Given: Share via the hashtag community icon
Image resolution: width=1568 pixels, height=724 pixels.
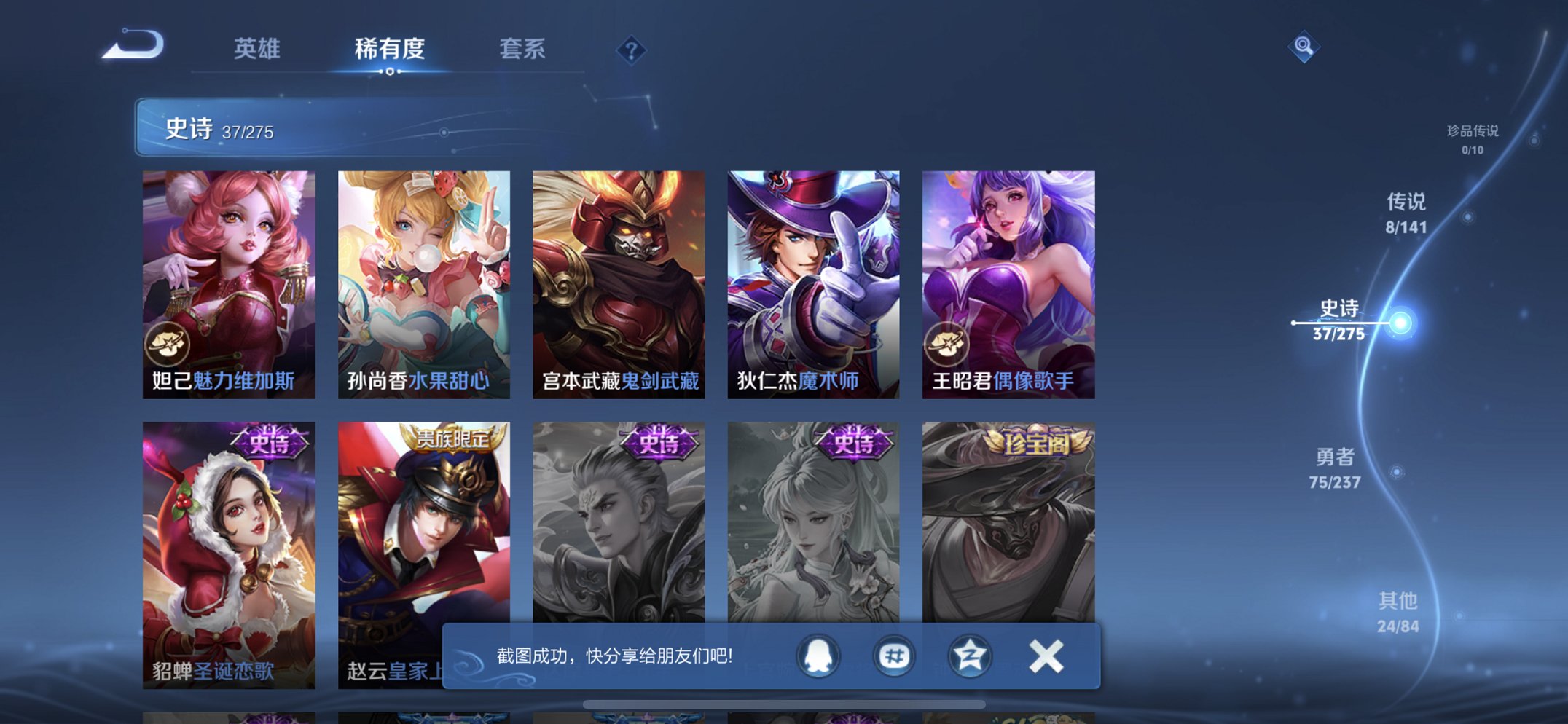Looking at the screenshot, I should (896, 655).
